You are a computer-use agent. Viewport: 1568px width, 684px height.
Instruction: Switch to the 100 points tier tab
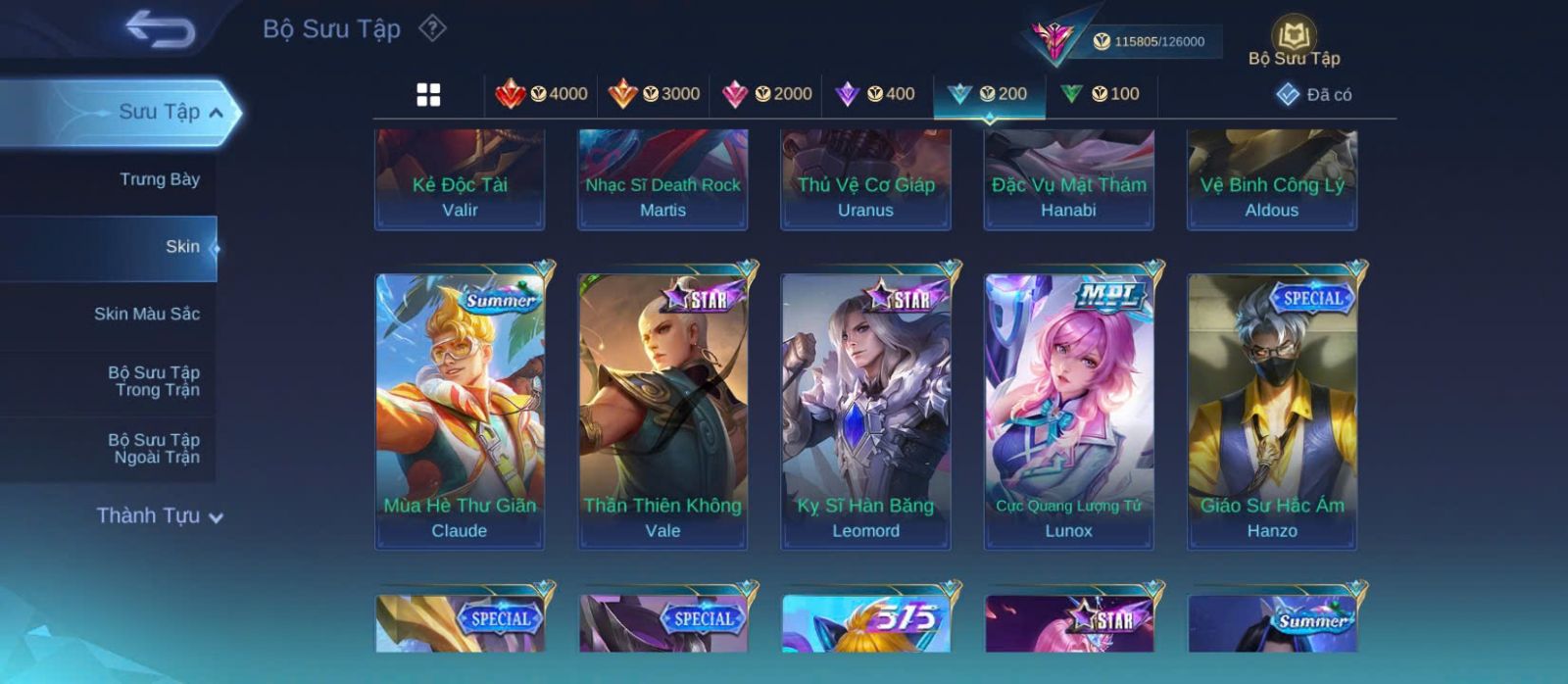tap(1101, 94)
